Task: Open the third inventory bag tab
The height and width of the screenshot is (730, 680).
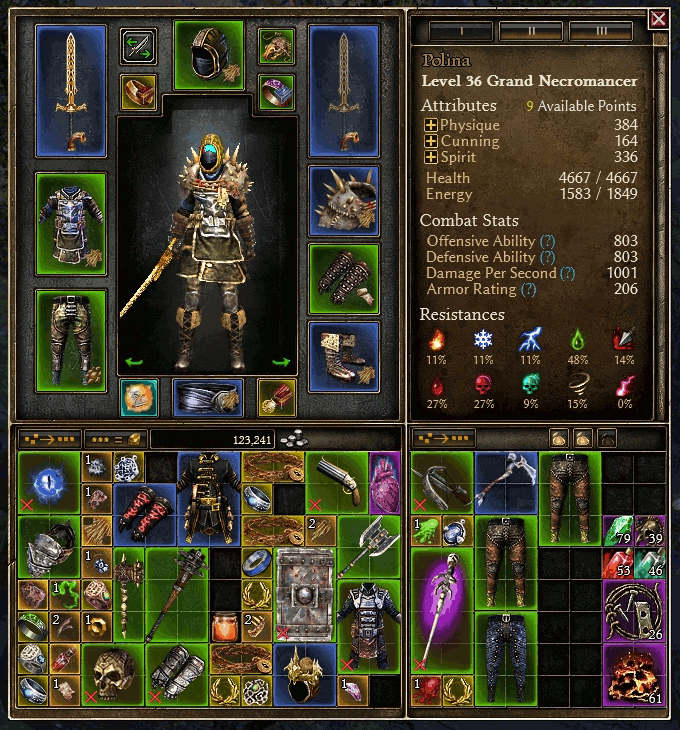Action: pos(607,438)
